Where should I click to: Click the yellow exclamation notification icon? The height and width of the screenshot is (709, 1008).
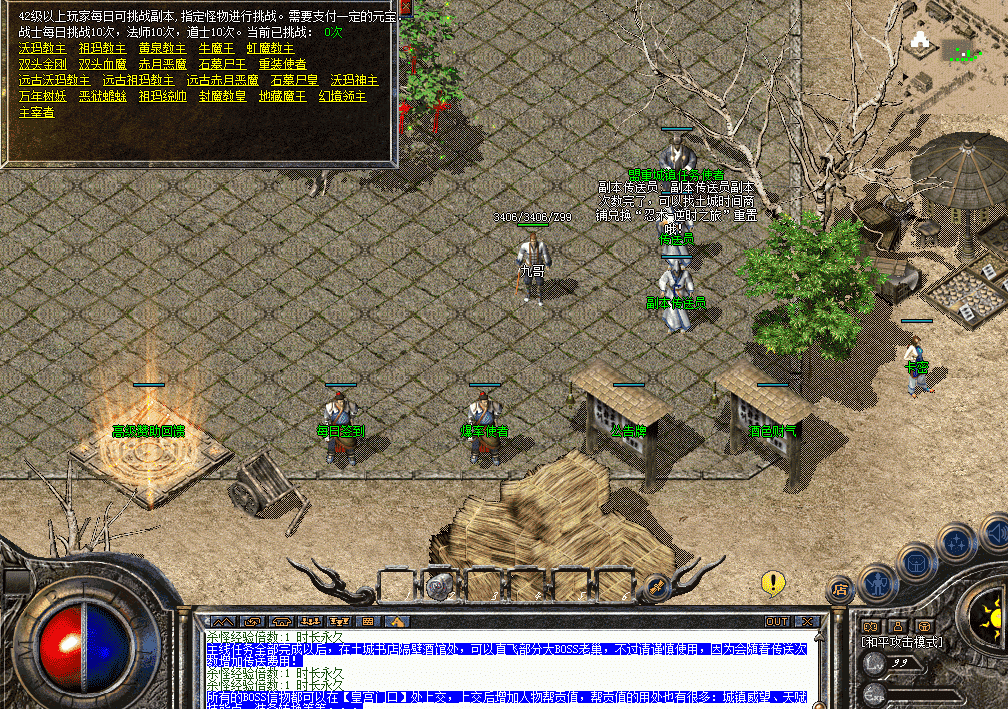(x=772, y=582)
